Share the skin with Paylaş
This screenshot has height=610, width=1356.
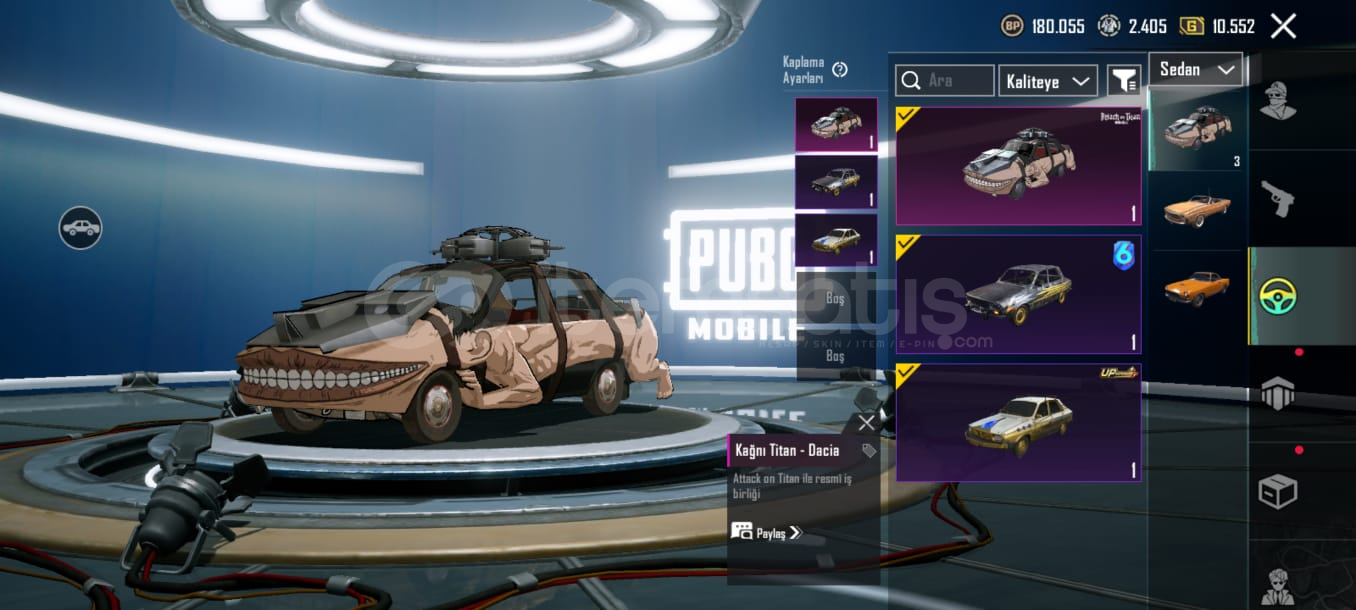(x=766, y=533)
